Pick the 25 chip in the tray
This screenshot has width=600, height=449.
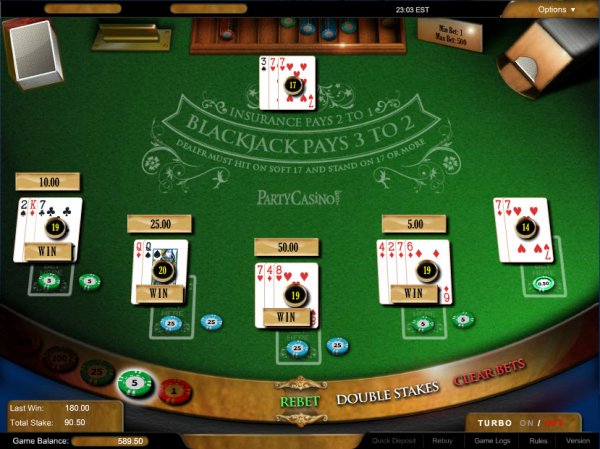98,372
